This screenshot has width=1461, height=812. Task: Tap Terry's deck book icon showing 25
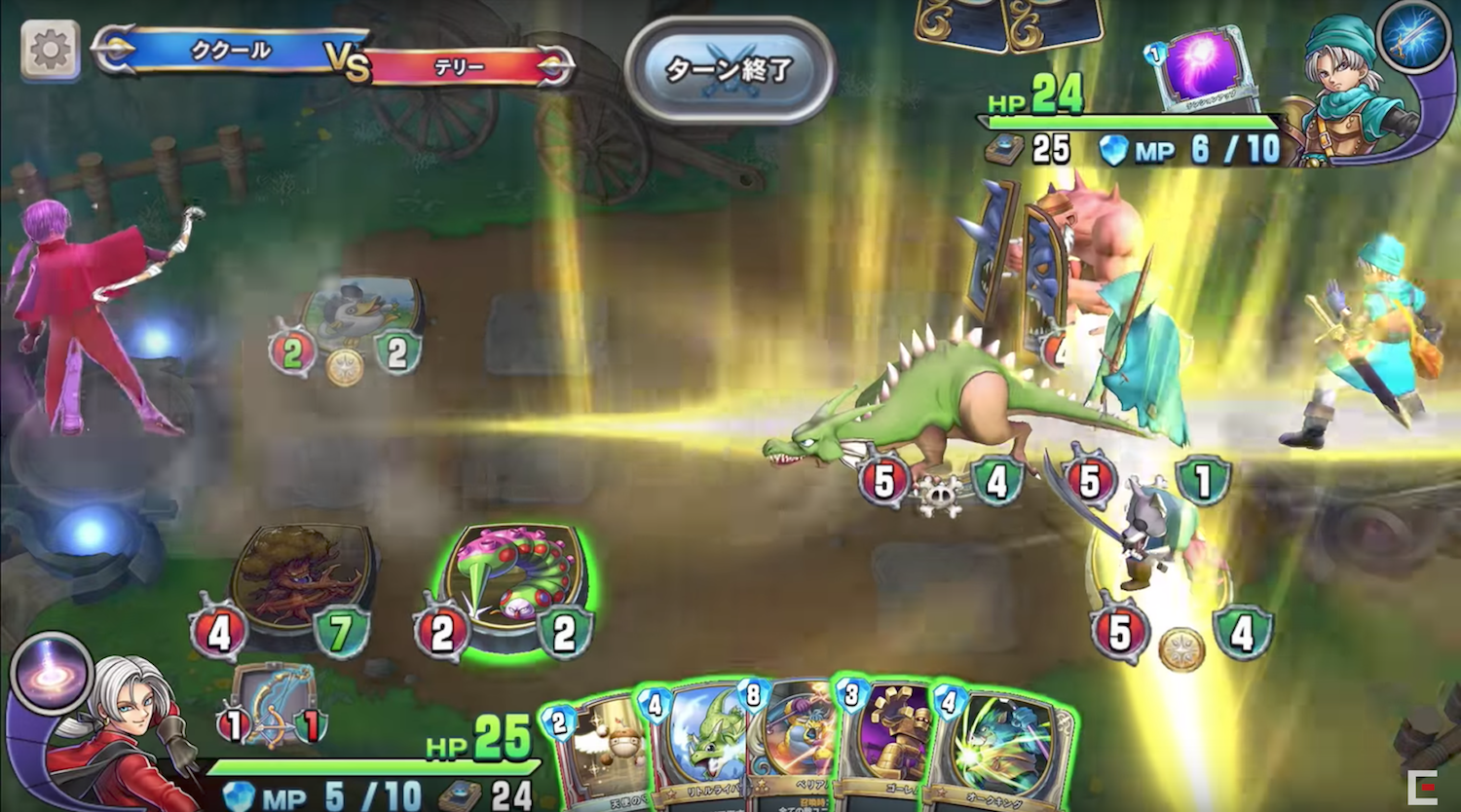coord(1004,151)
